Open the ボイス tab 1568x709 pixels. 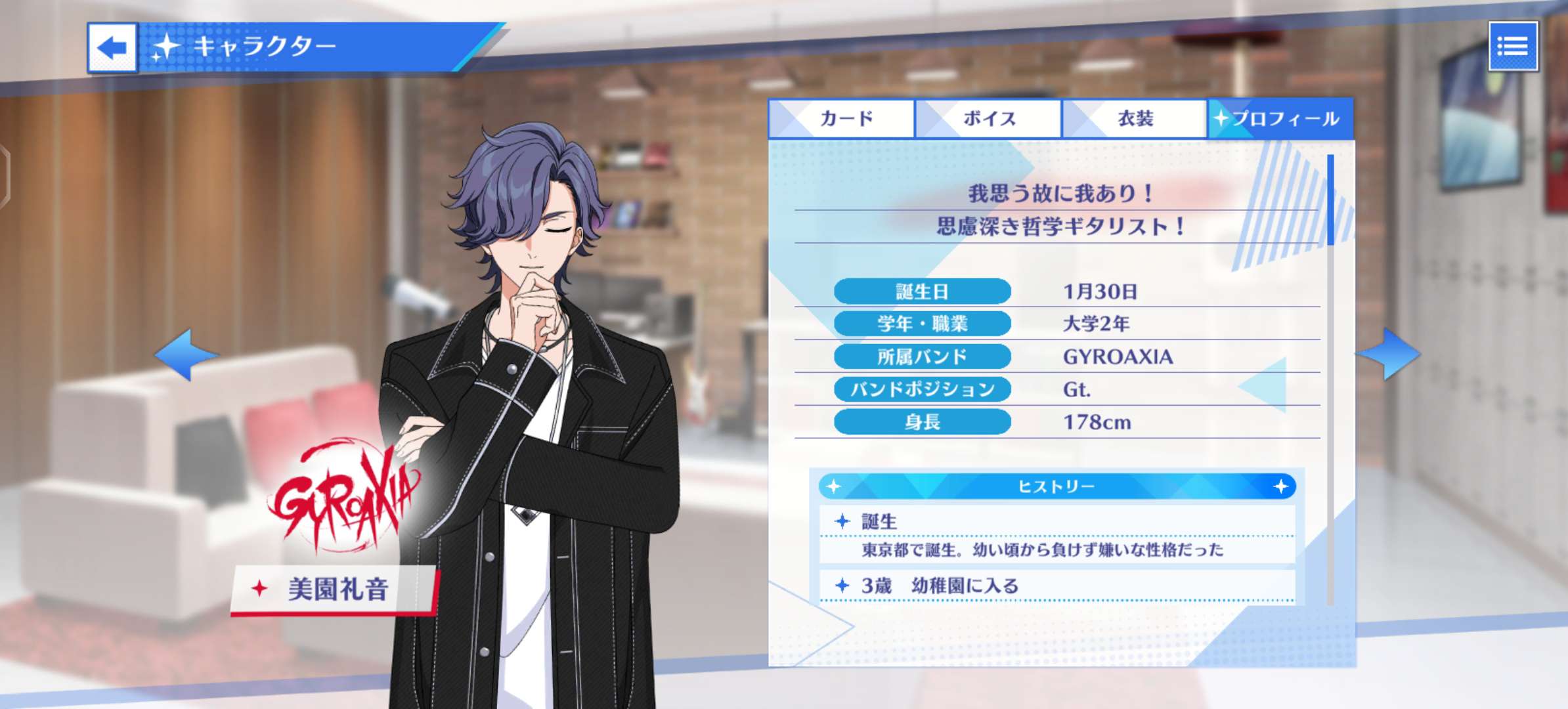tap(988, 119)
